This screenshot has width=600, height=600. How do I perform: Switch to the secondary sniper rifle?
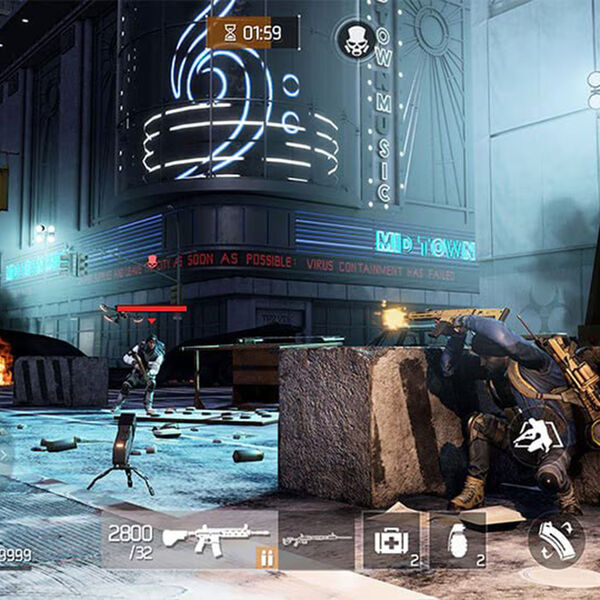point(317,539)
